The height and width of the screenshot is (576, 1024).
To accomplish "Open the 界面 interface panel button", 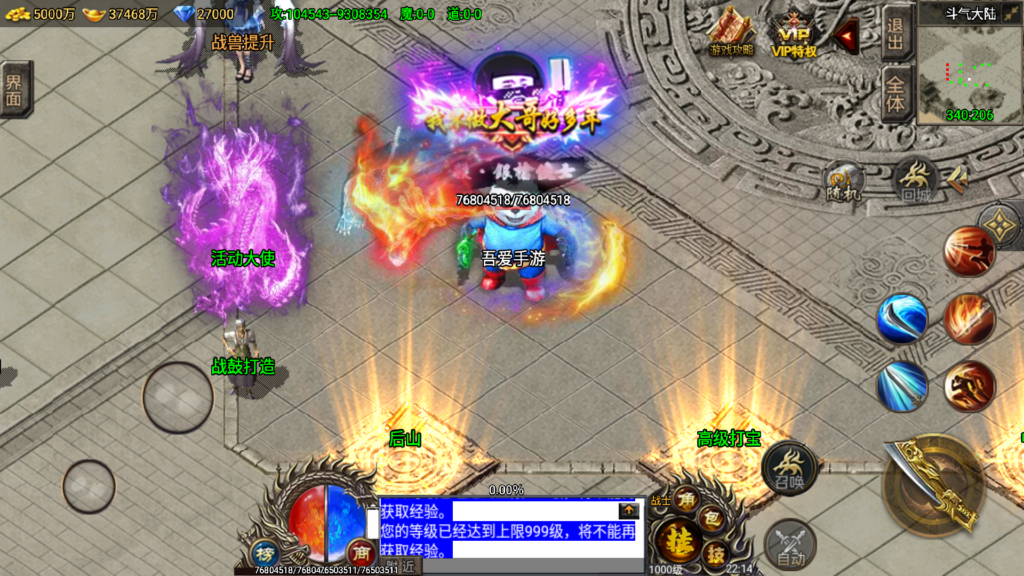I will 15,88.
